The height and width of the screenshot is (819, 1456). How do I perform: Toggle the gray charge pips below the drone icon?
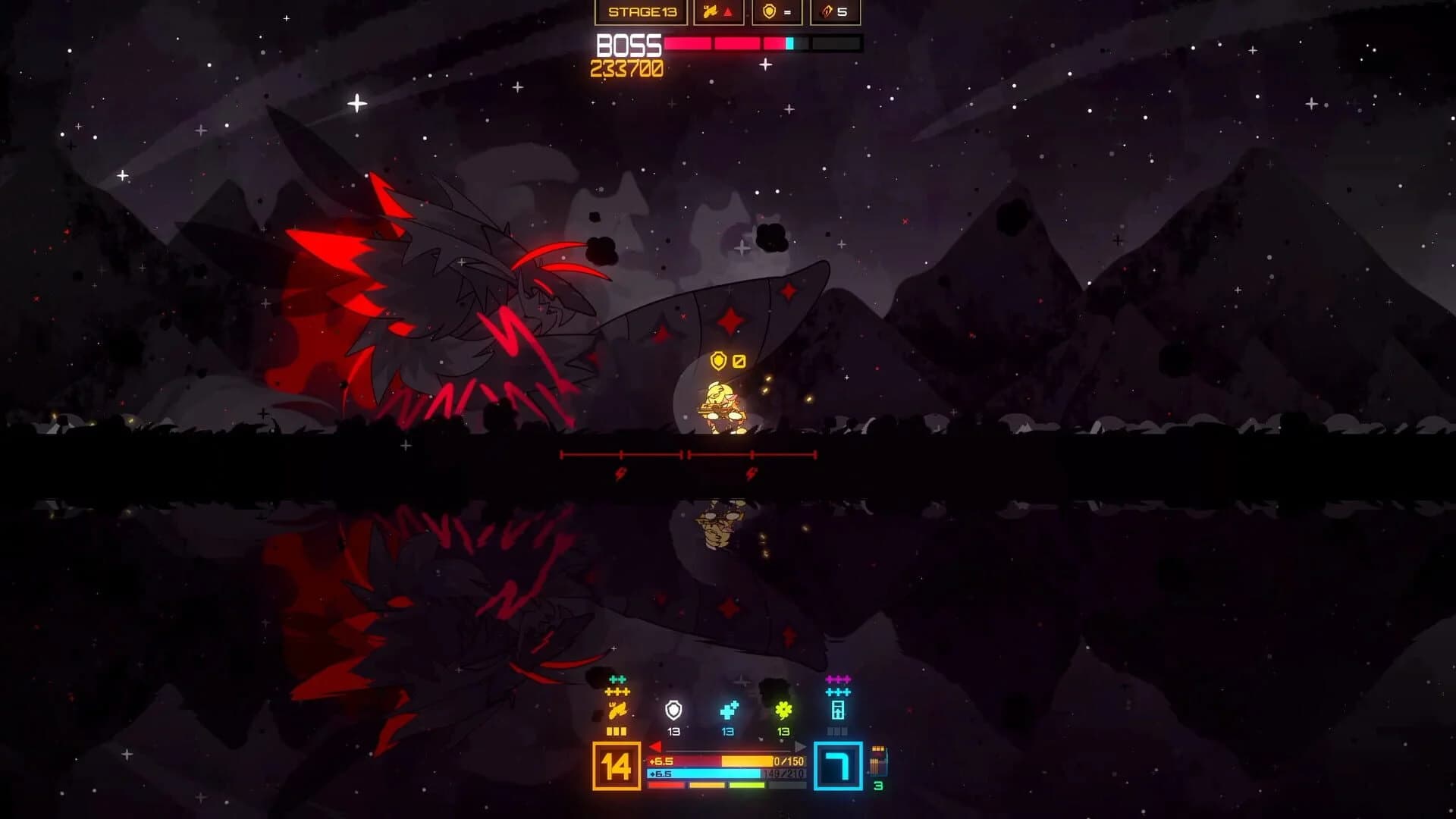(x=838, y=732)
